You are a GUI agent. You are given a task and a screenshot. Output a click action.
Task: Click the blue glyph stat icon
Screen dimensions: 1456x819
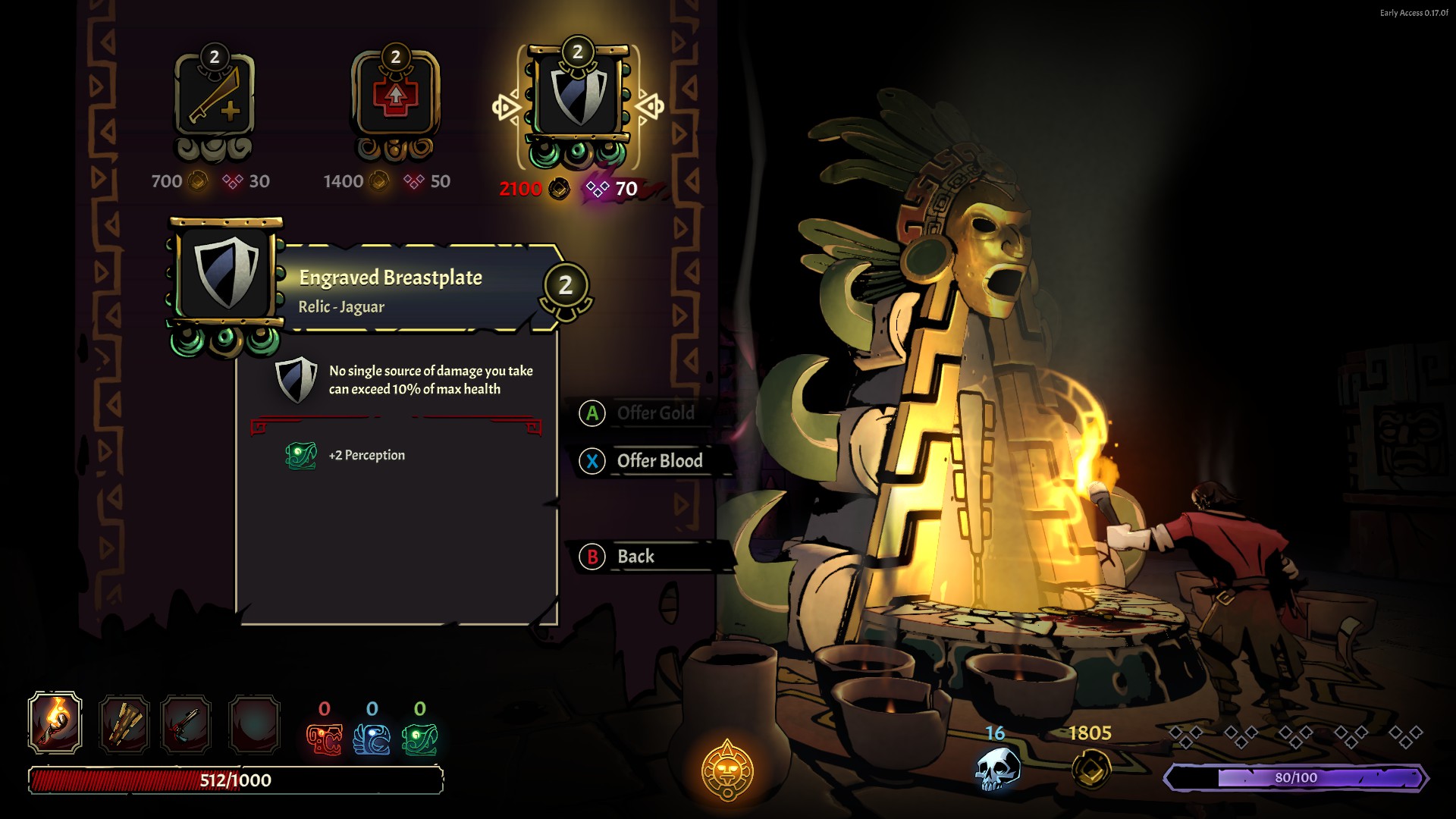372,739
